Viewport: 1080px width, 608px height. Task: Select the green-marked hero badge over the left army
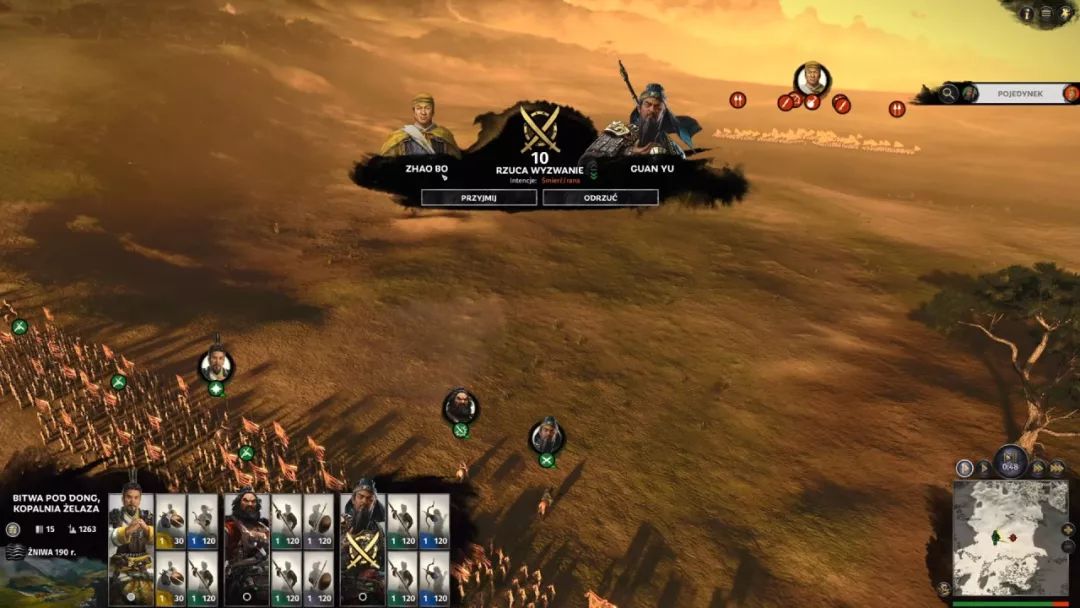[216, 365]
